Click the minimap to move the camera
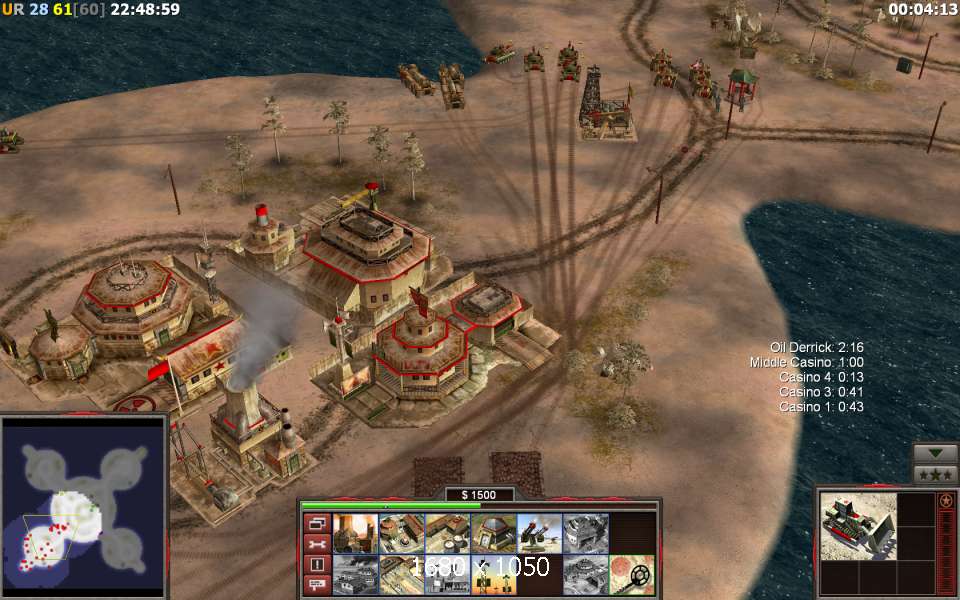Screen dimensions: 960x600 click(83, 505)
